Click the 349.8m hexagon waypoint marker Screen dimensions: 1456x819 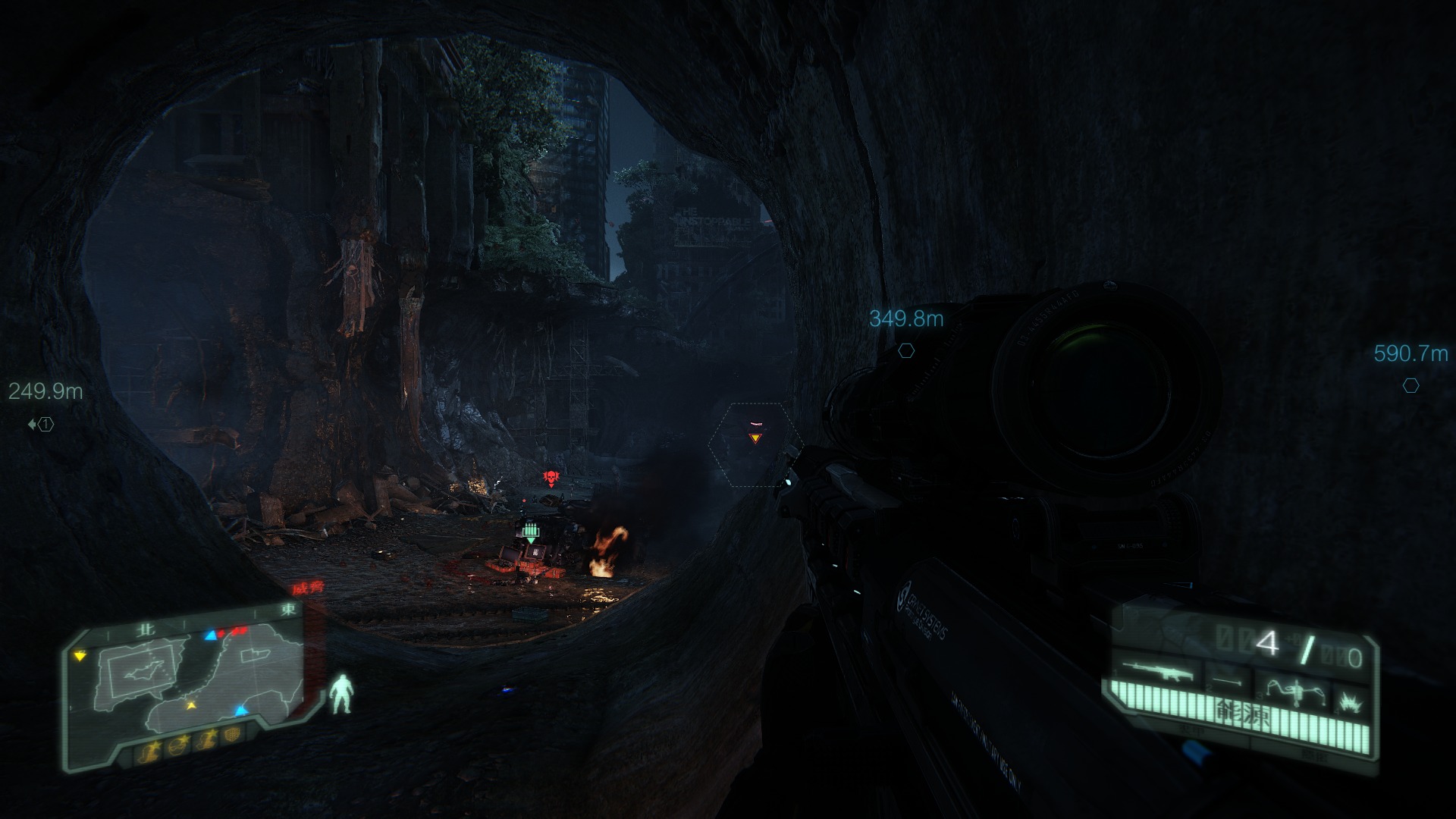[x=905, y=350]
